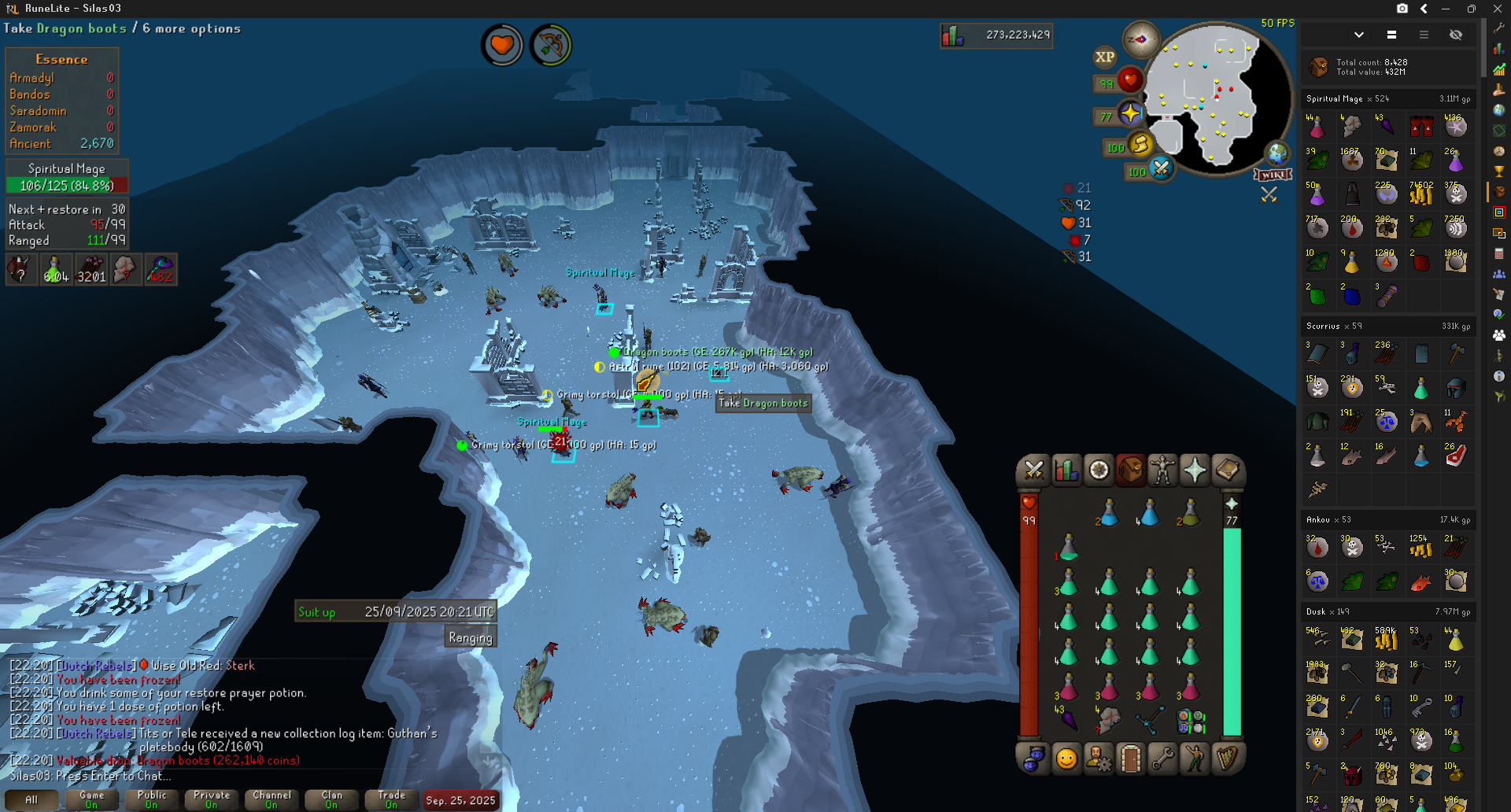Open the wrench Settings tab

coord(1162,759)
